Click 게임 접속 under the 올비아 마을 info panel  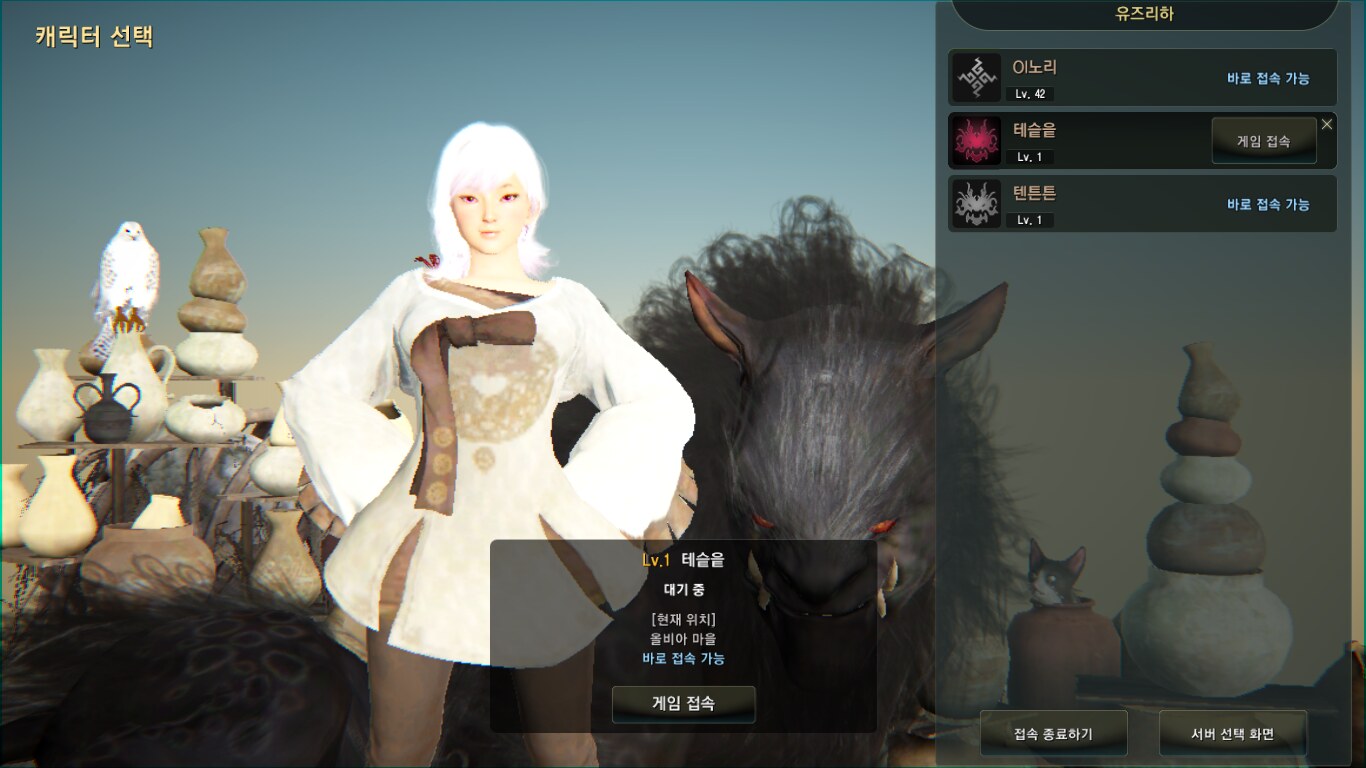point(683,704)
